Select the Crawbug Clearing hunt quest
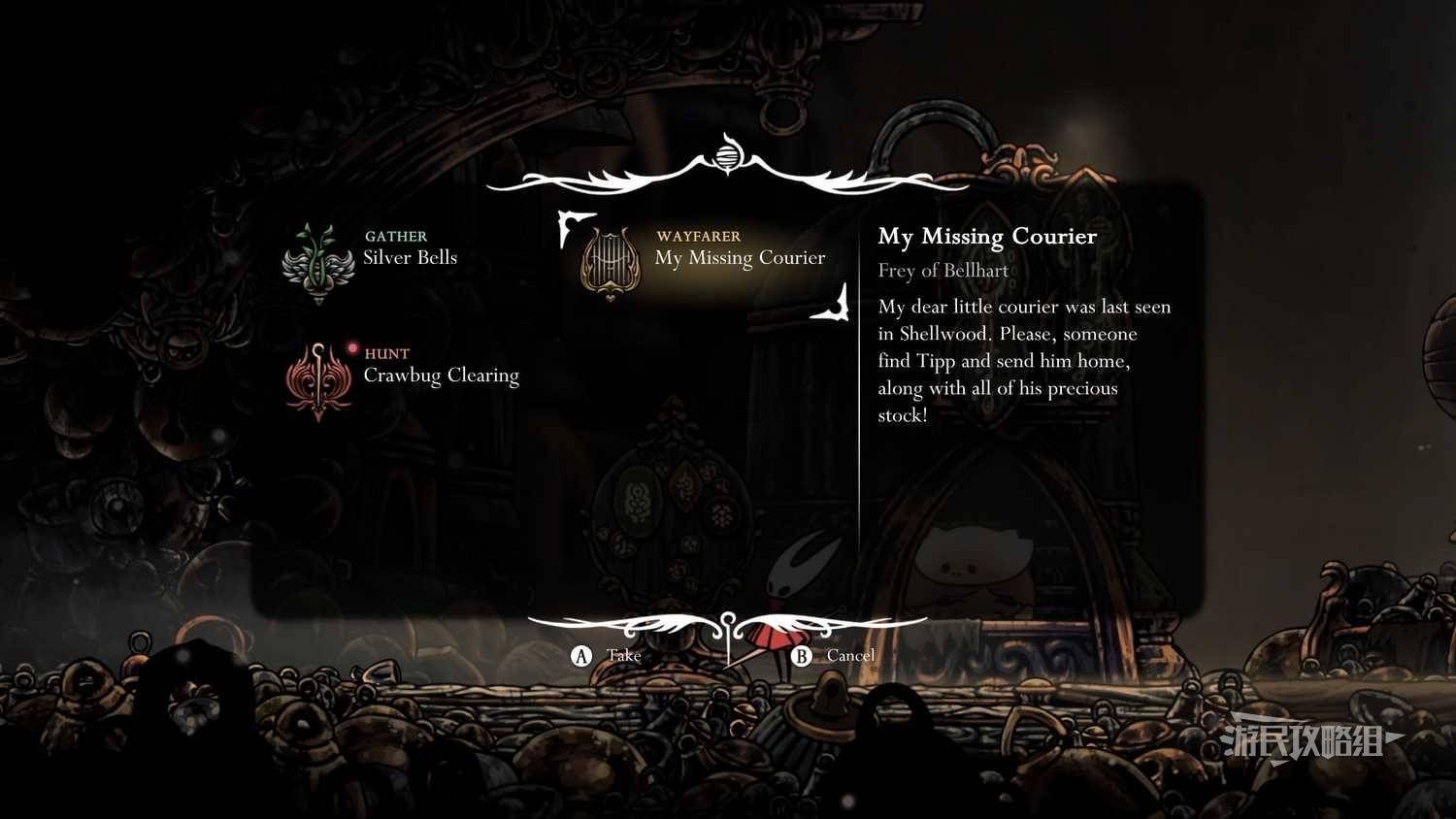The image size is (1456, 819). tap(441, 376)
